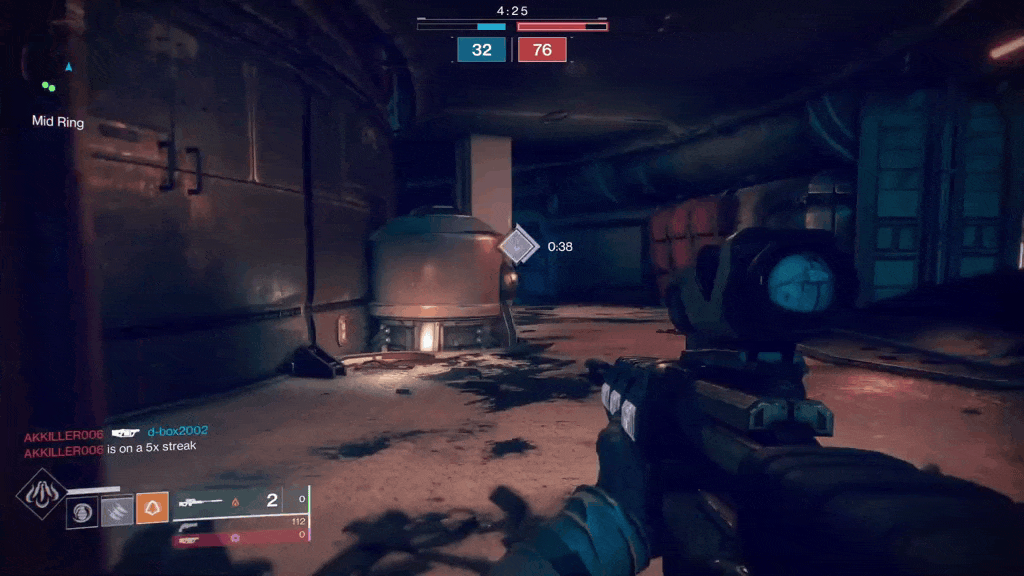
Task: Select the grenade ability icon
Action: pyautogui.click(x=82, y=510)
